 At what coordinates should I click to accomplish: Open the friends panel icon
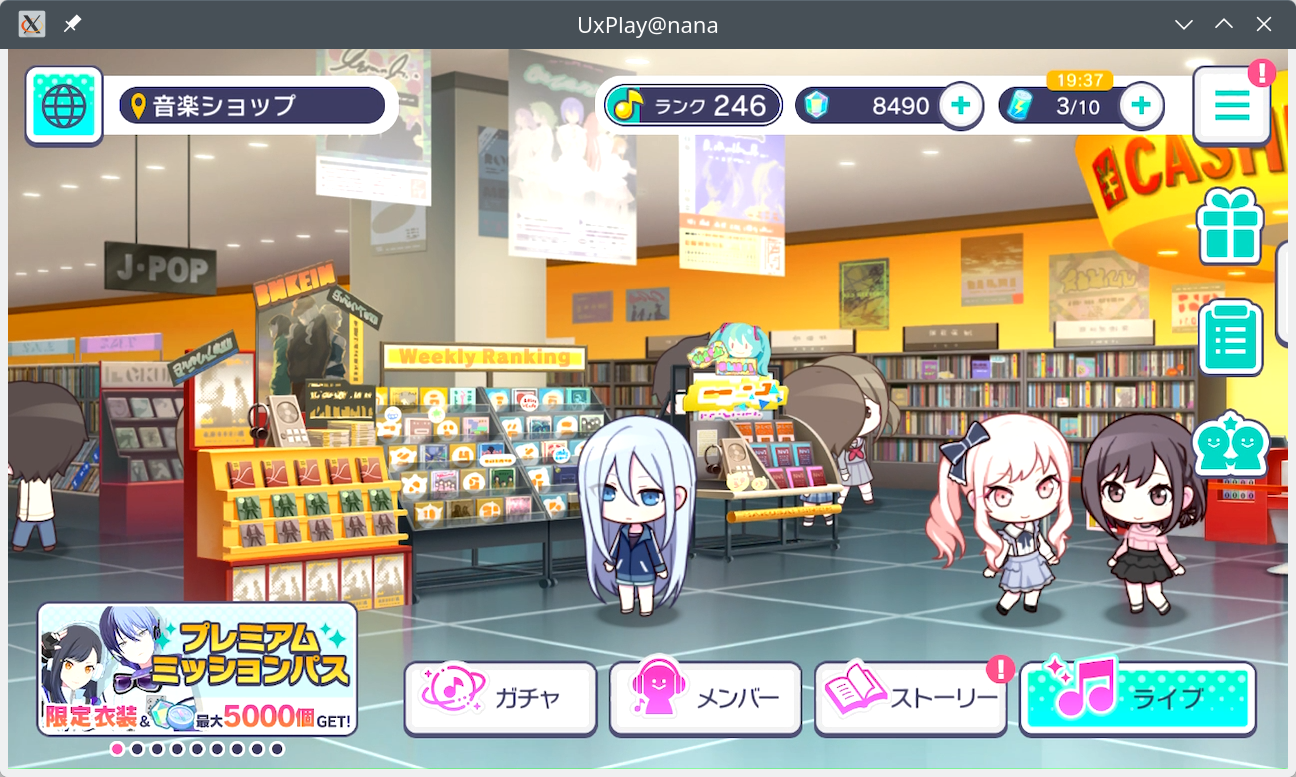[x=1230, y=443]
